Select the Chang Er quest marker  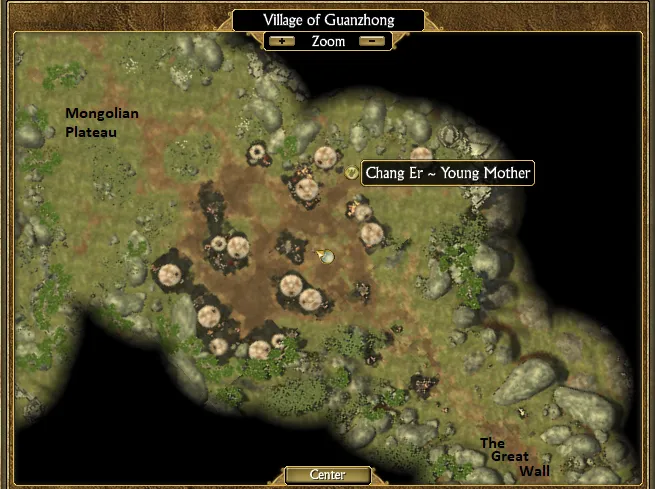(351, 172)
